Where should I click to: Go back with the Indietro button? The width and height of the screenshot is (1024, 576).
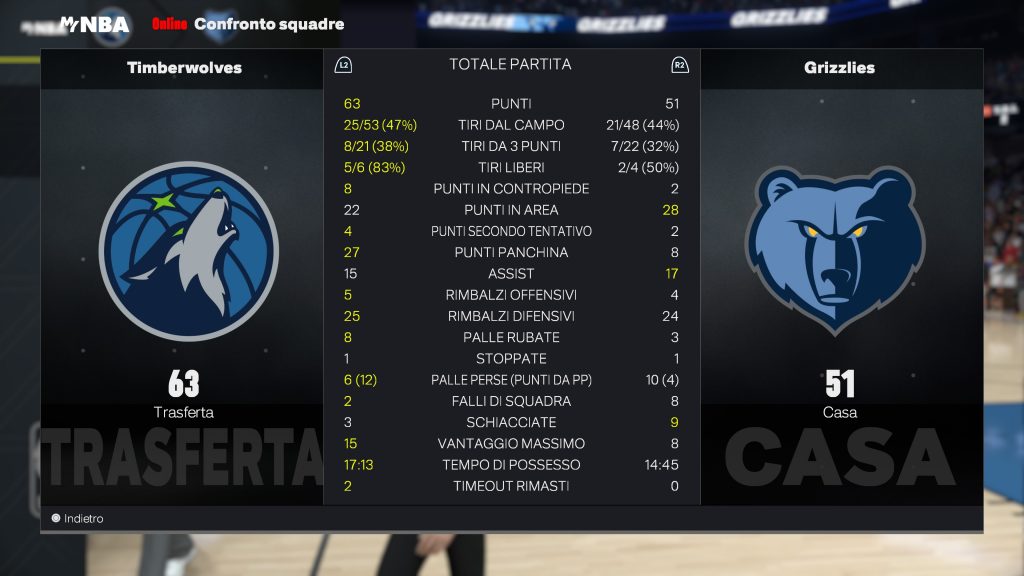78,519
